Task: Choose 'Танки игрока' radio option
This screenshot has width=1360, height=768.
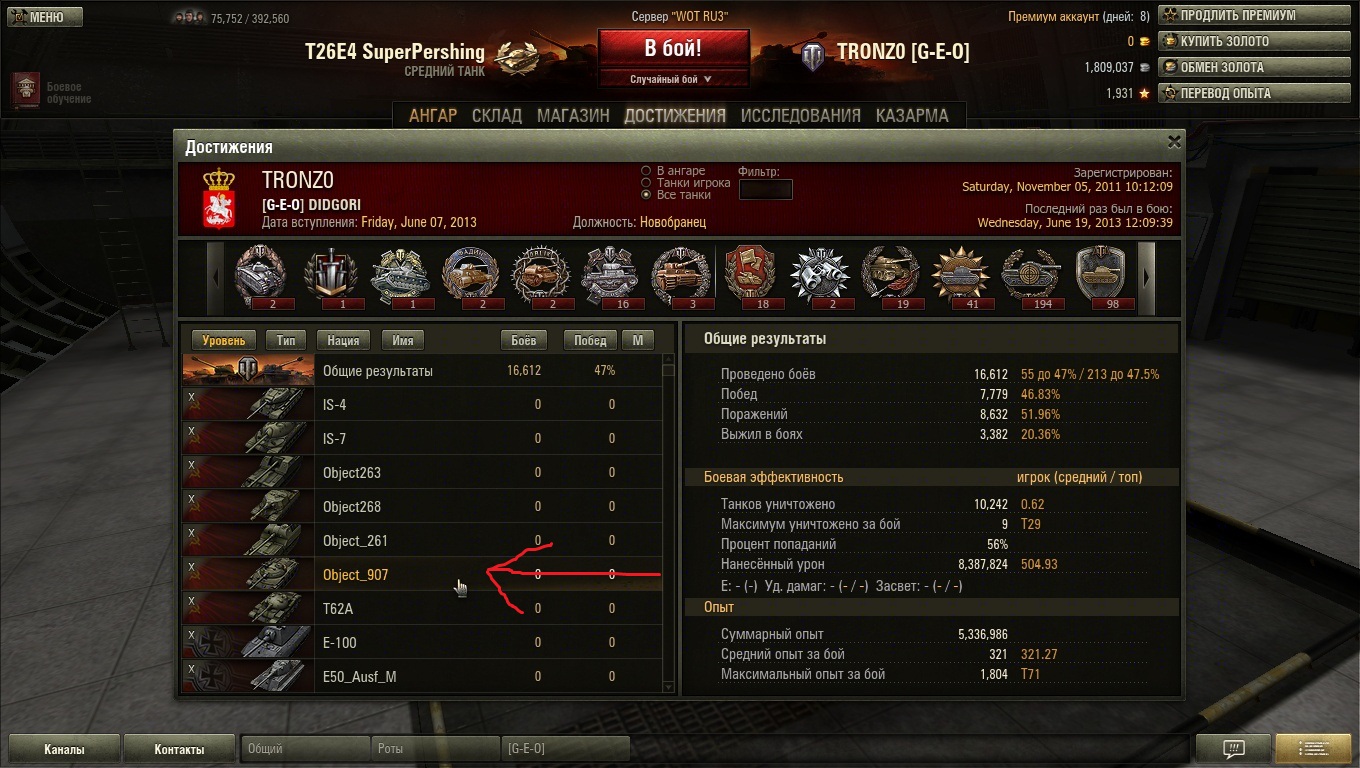Action: coord(646,183)
